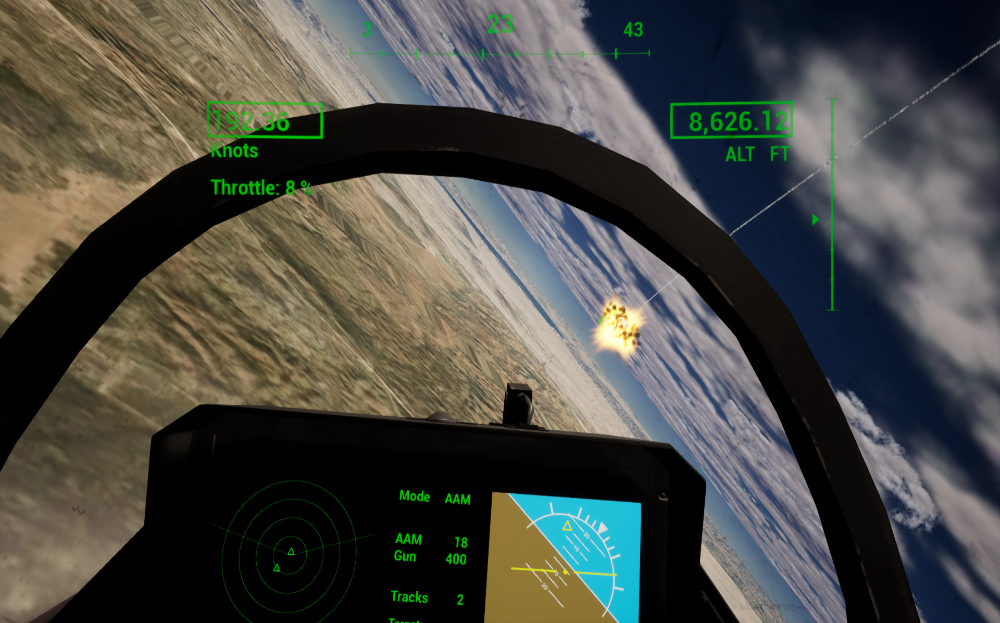The width and height of the screenshot is (1000, 623).
Task: Click the circular green radar scope
Action: [x=291, y=552]
